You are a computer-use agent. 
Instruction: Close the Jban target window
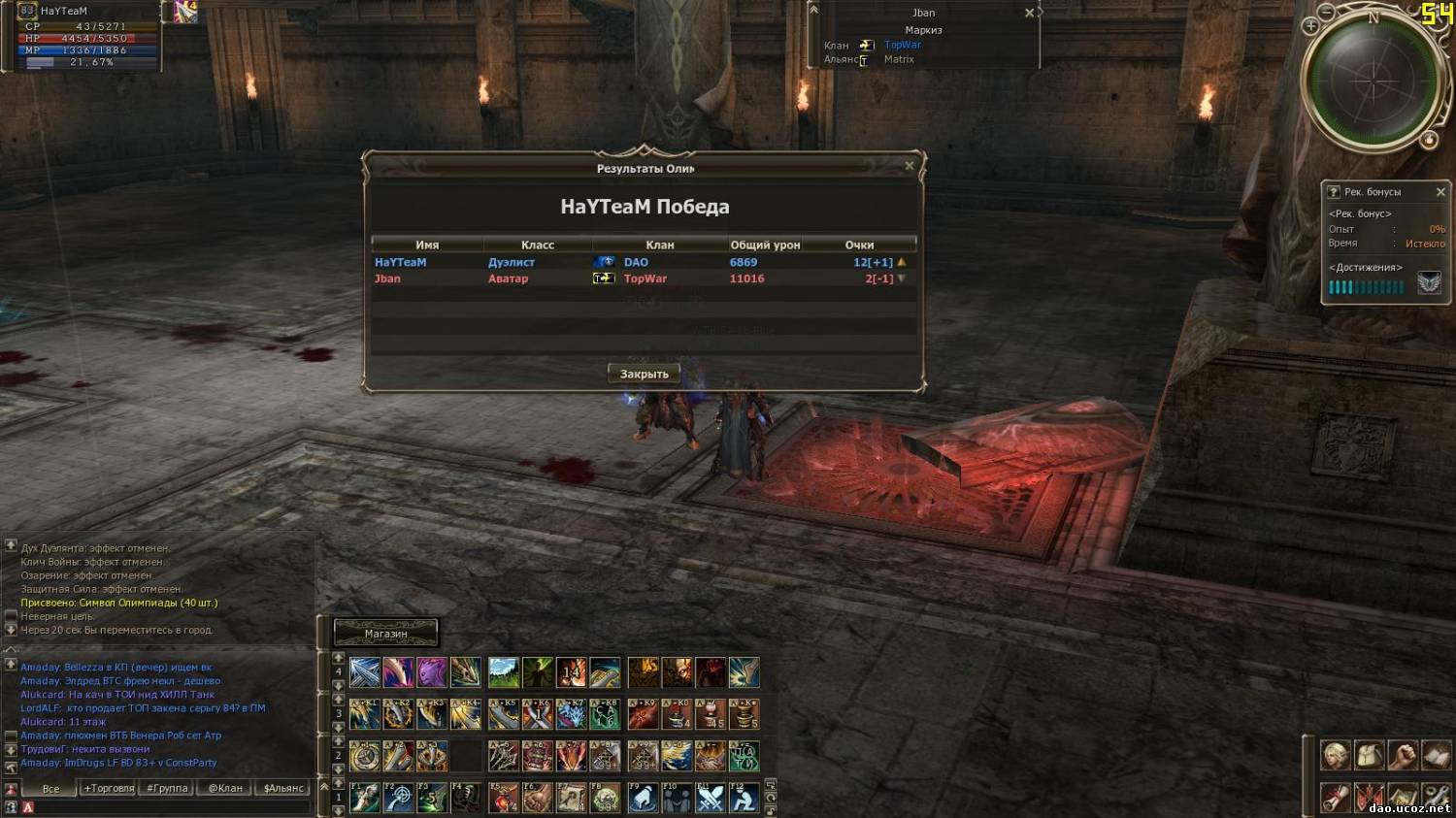[1030, 13]
